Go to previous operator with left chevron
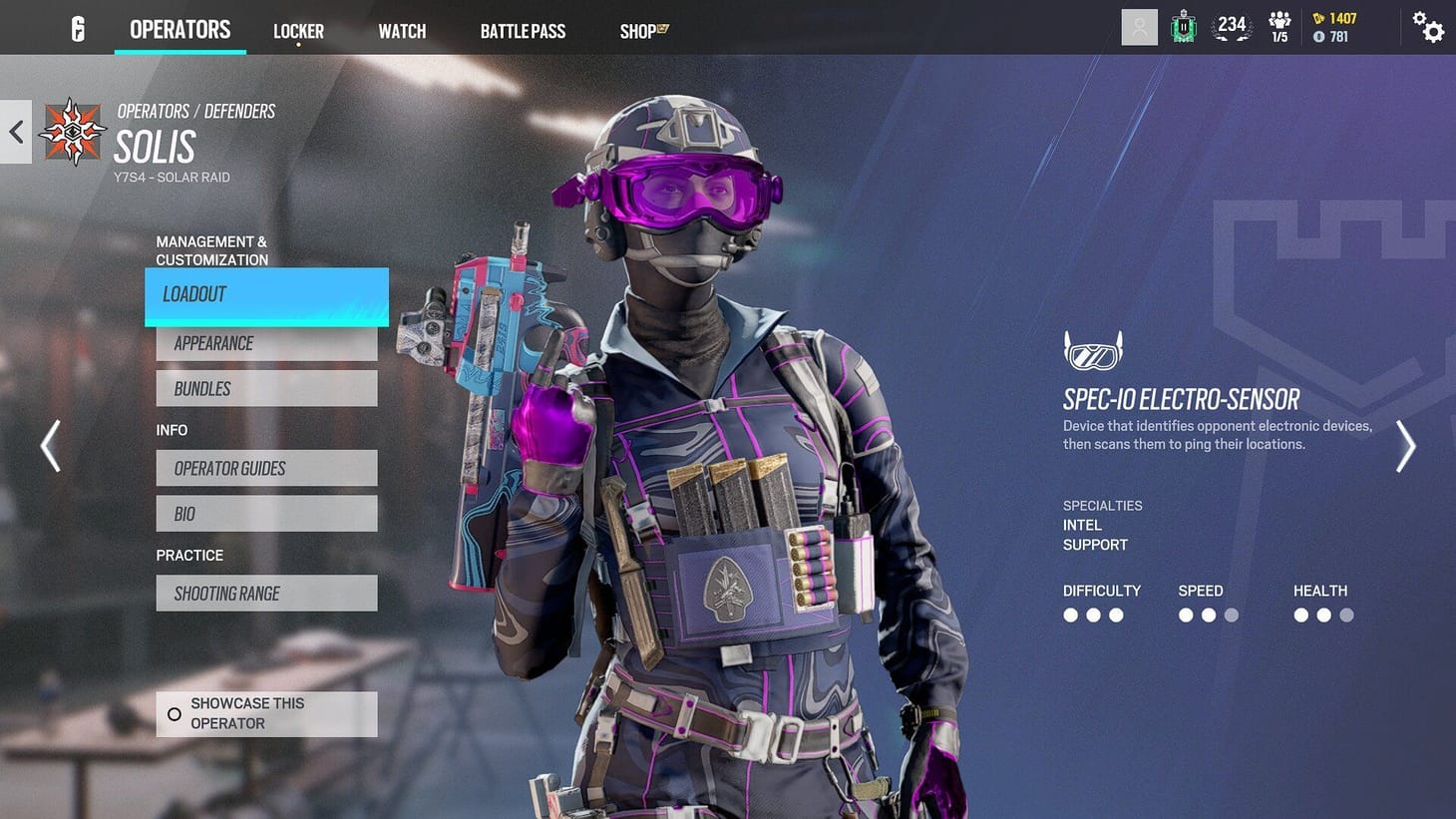 (x=50, y=446)
